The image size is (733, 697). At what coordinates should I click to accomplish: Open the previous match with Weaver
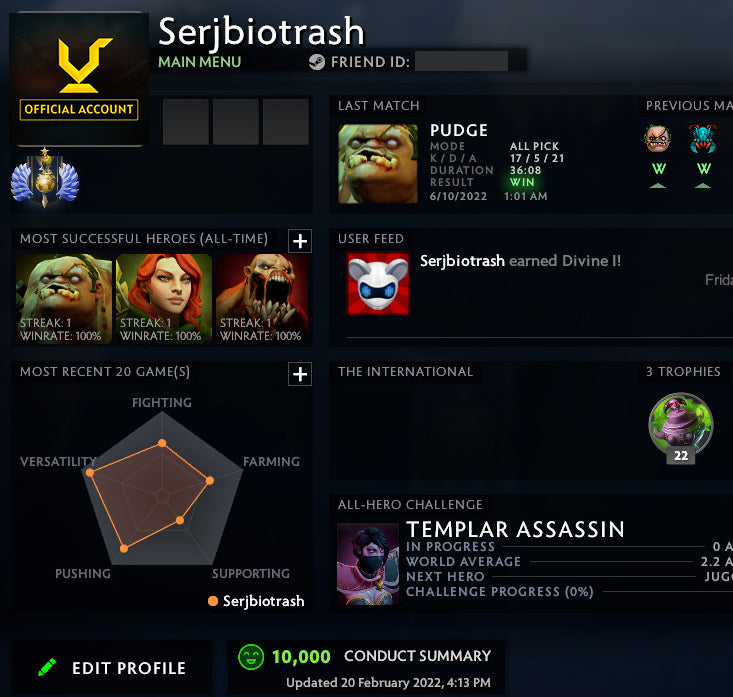coord(703,140)
